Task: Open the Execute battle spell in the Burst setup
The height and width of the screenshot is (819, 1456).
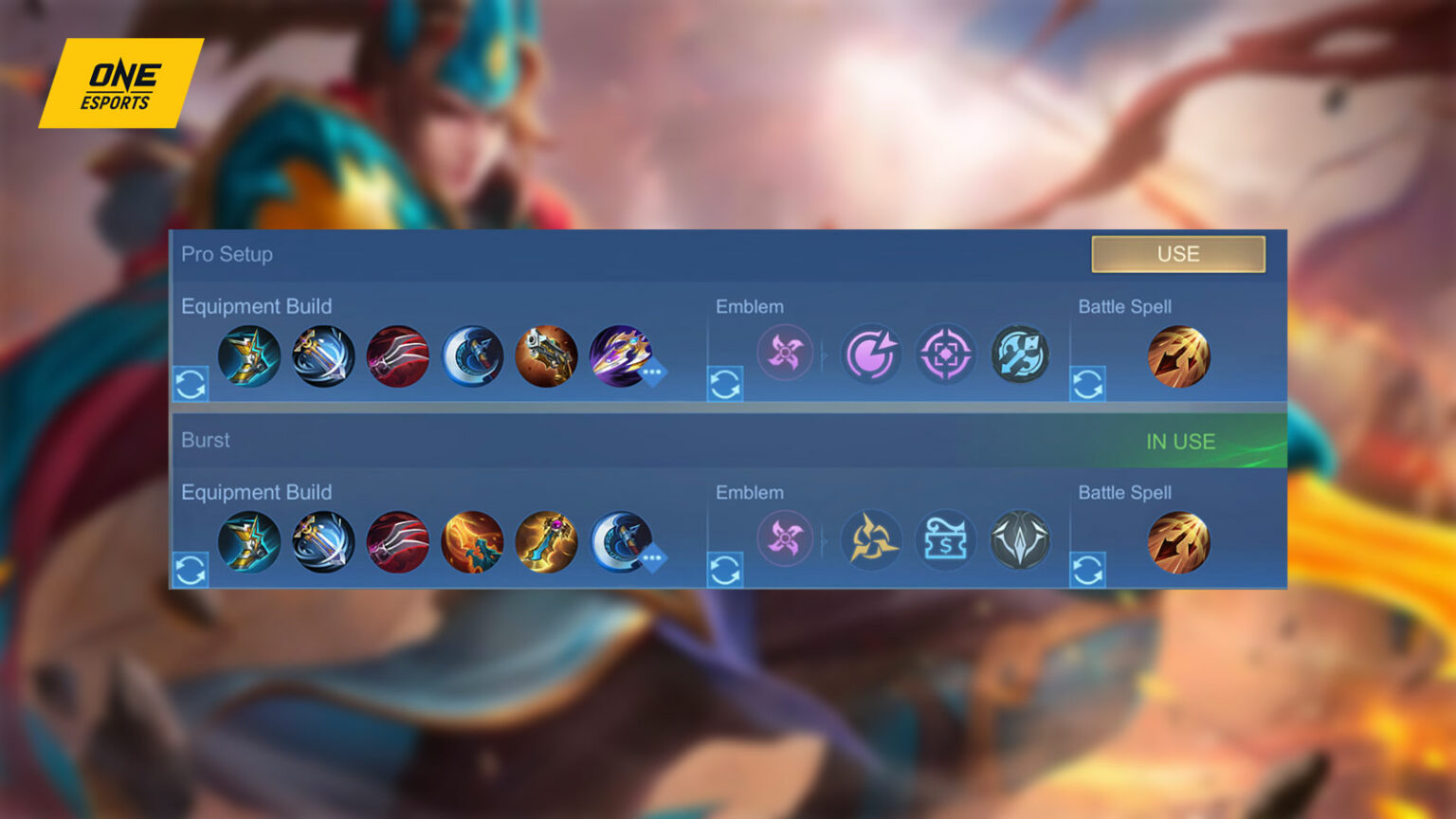Action: pos(1179,540)
